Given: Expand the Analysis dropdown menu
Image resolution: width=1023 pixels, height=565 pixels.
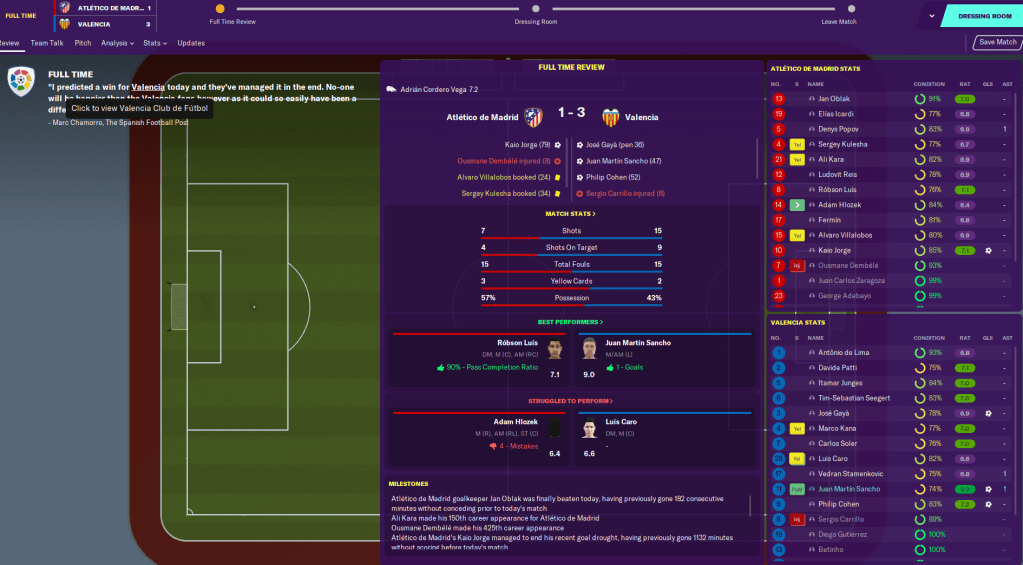Looking at the screenshot, I should (118, 43).
